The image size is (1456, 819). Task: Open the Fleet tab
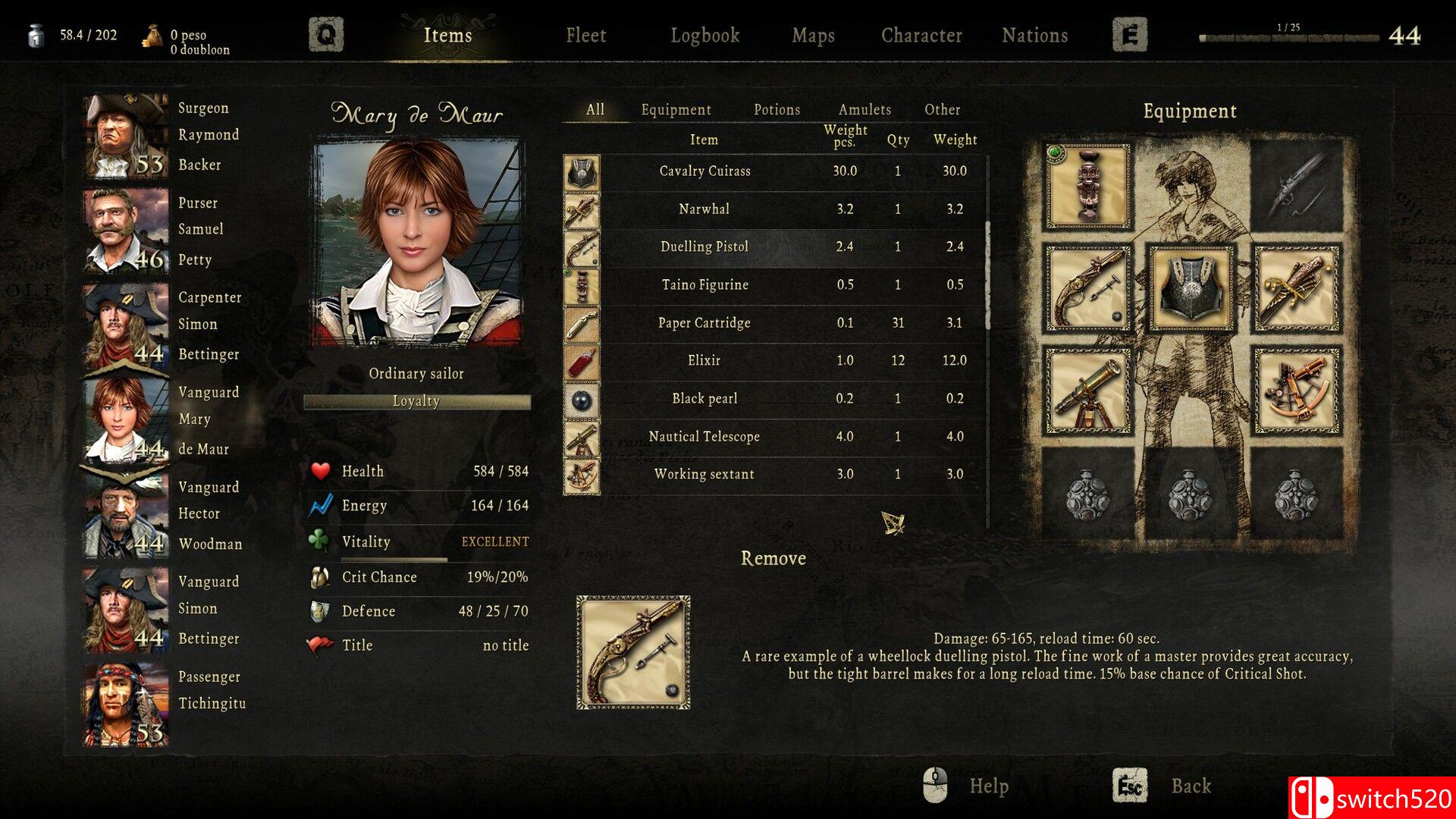pyautogui.click(x=585, y=36)
